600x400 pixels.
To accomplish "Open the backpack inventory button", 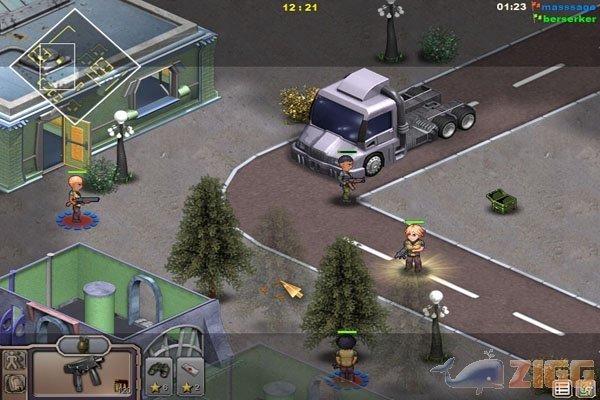I will 14,383.
